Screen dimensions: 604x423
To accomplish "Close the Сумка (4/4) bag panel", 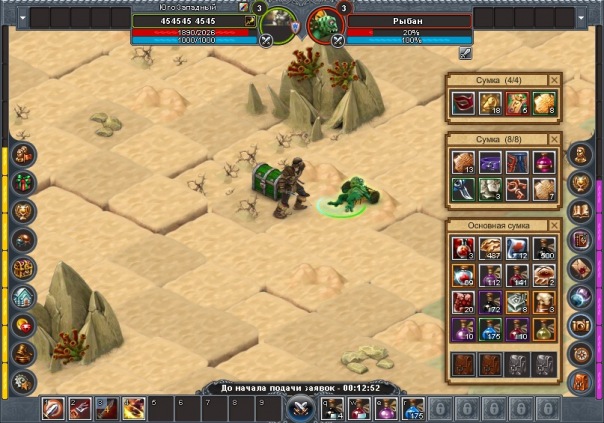I will (555, 80).
